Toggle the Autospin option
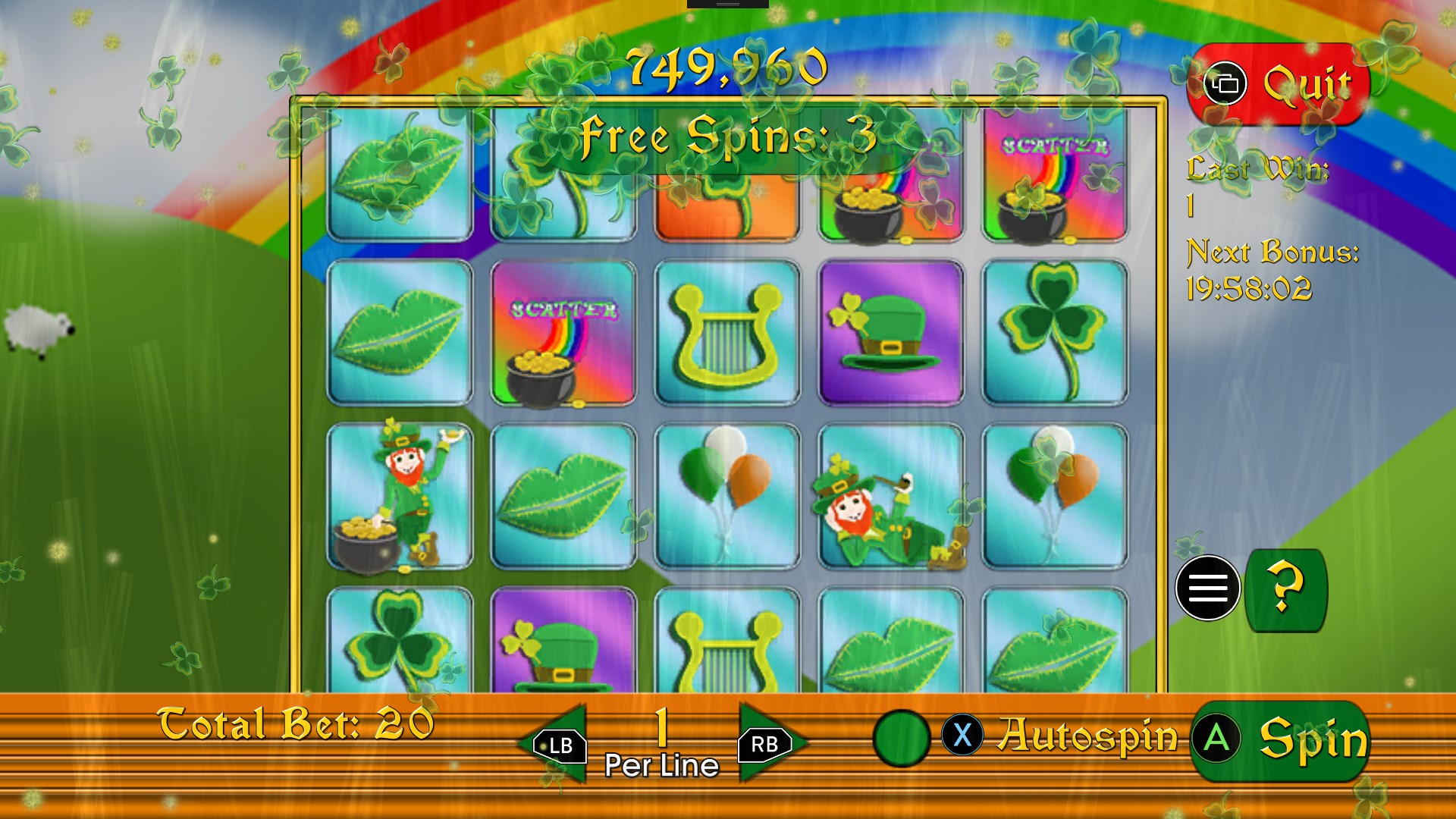This screenshot has width=1456, height=819. click(x=901, y=737)
